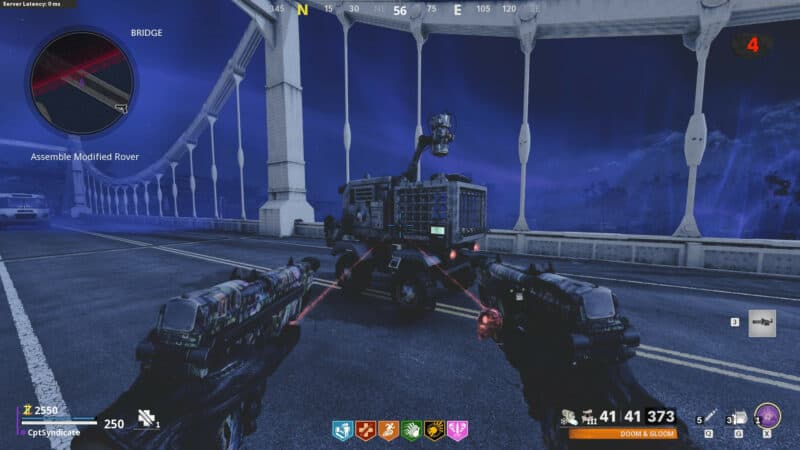The height and width of the screenshot is (450, 800).
Task: Click the green hand perk icon
Action: coord(411,431)
